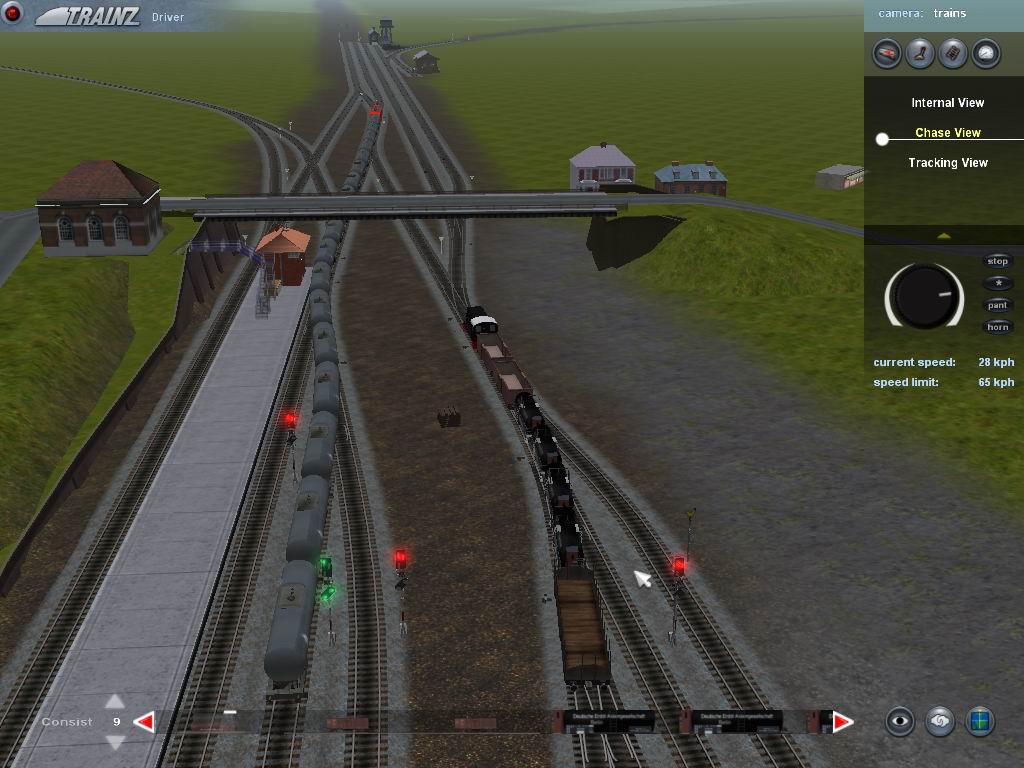
Task: Decrease the consist number with down arrow
Action: click(x=115, y=742)
